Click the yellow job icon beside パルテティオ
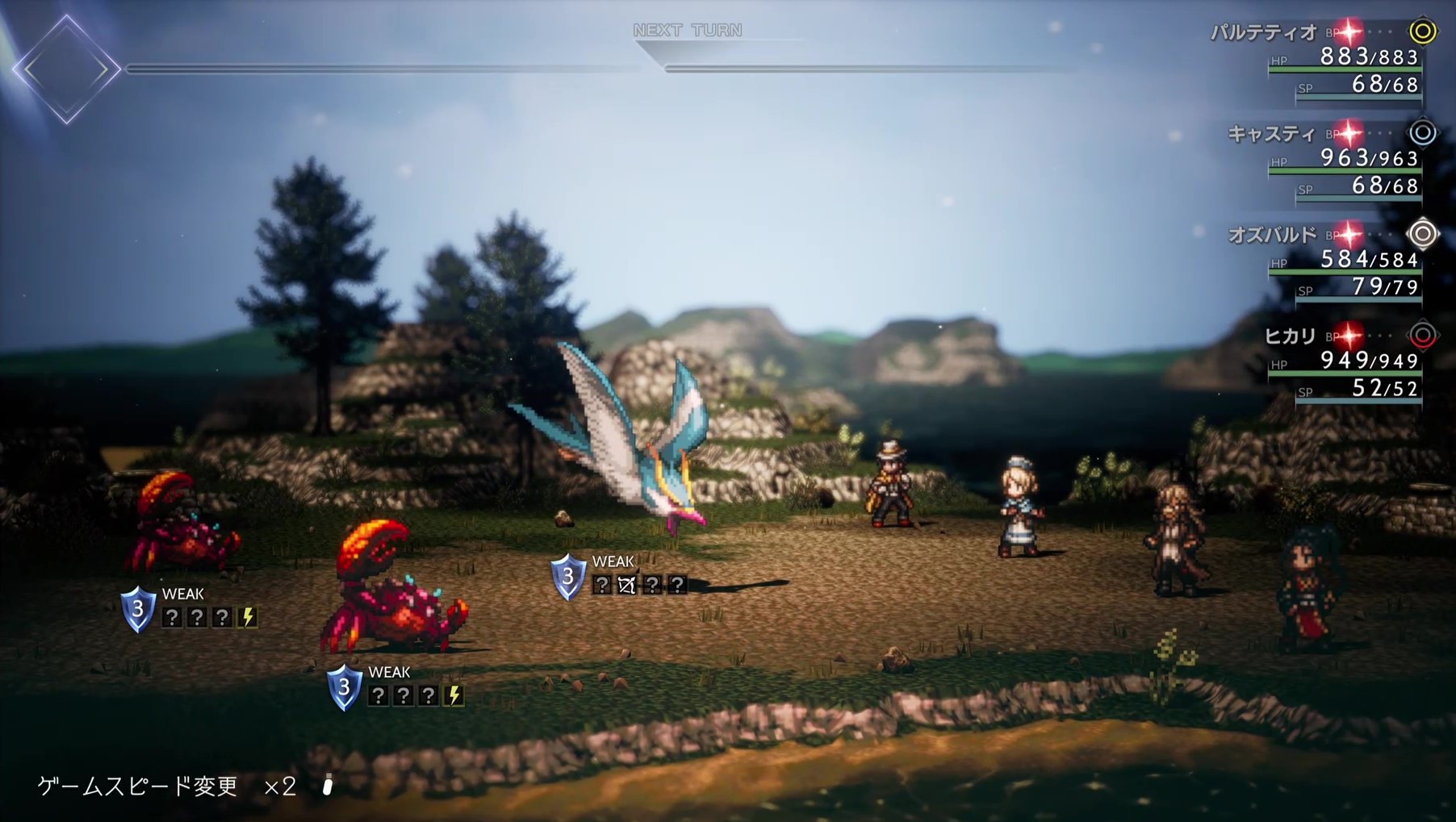This screenshot has height=822, width=1456. click(x=1423, y=31)
